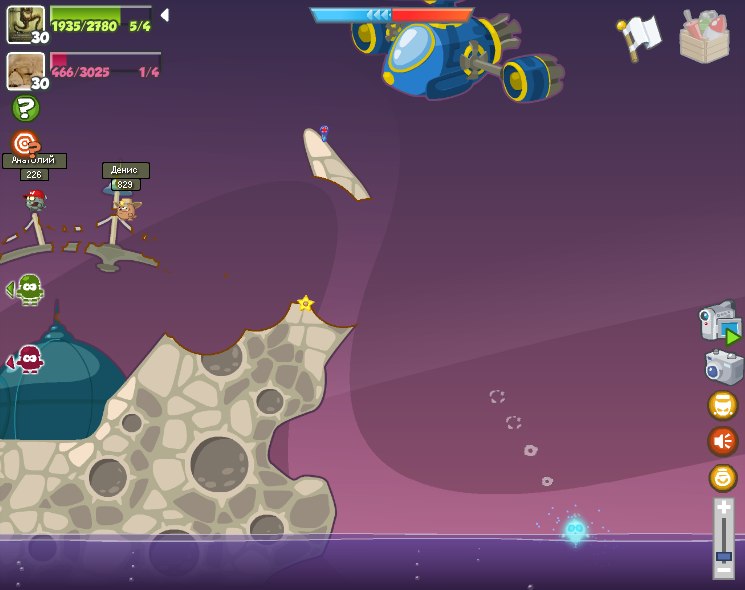Start video recording with the camcorder icon
Screen dimensions: 745x590
[x=719, y=323]
